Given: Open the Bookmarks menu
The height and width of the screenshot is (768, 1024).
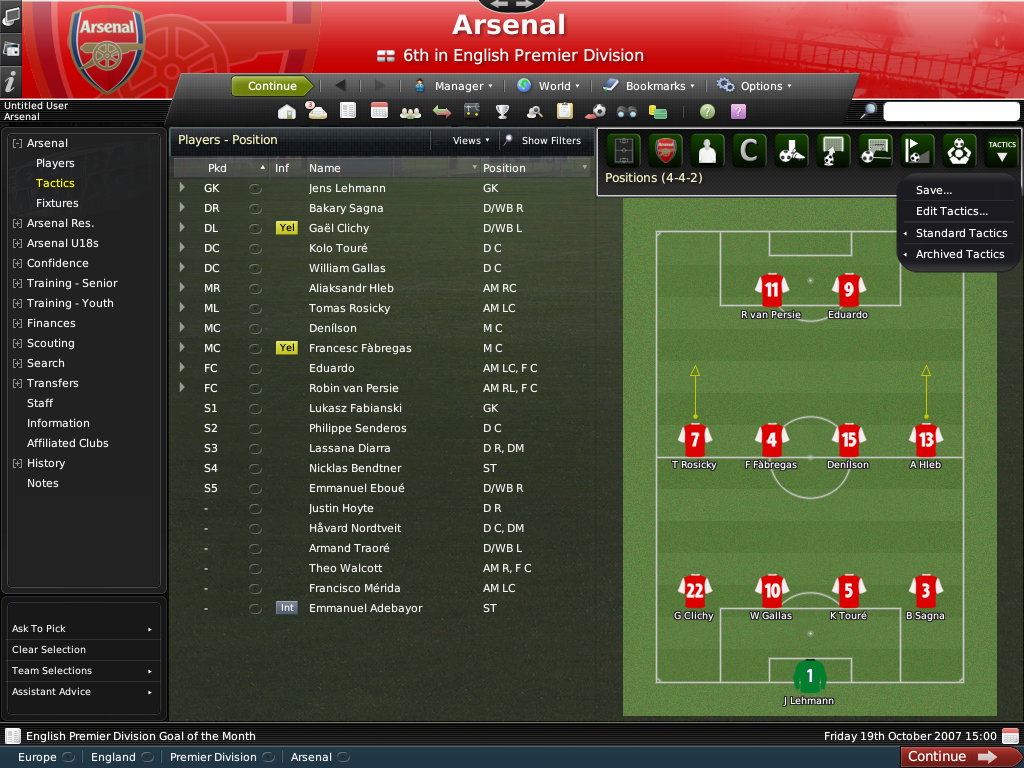Looking at the screenshot, I should click(x=655, y=86).
